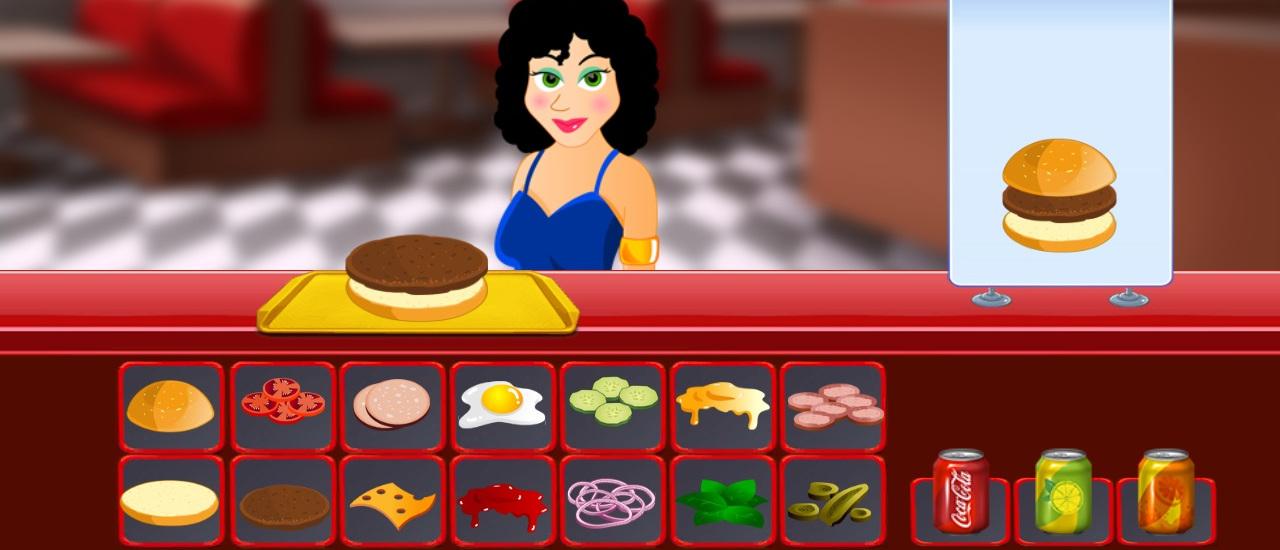Select the bottom bun ingredient
The width and height of the screenshot is (1280, 550).
(x=170, y=502)
